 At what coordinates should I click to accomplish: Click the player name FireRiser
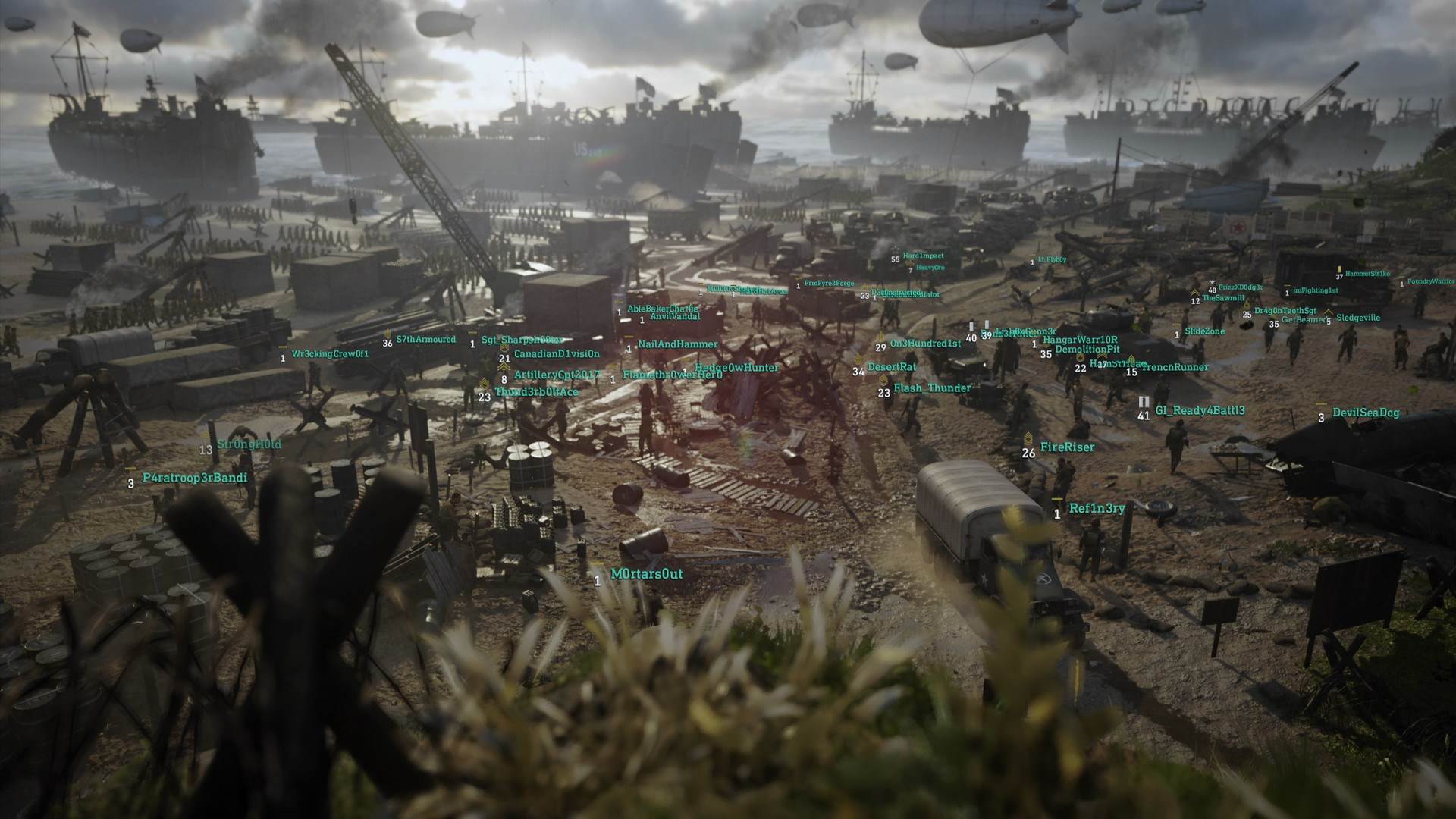coord(1068,447)
